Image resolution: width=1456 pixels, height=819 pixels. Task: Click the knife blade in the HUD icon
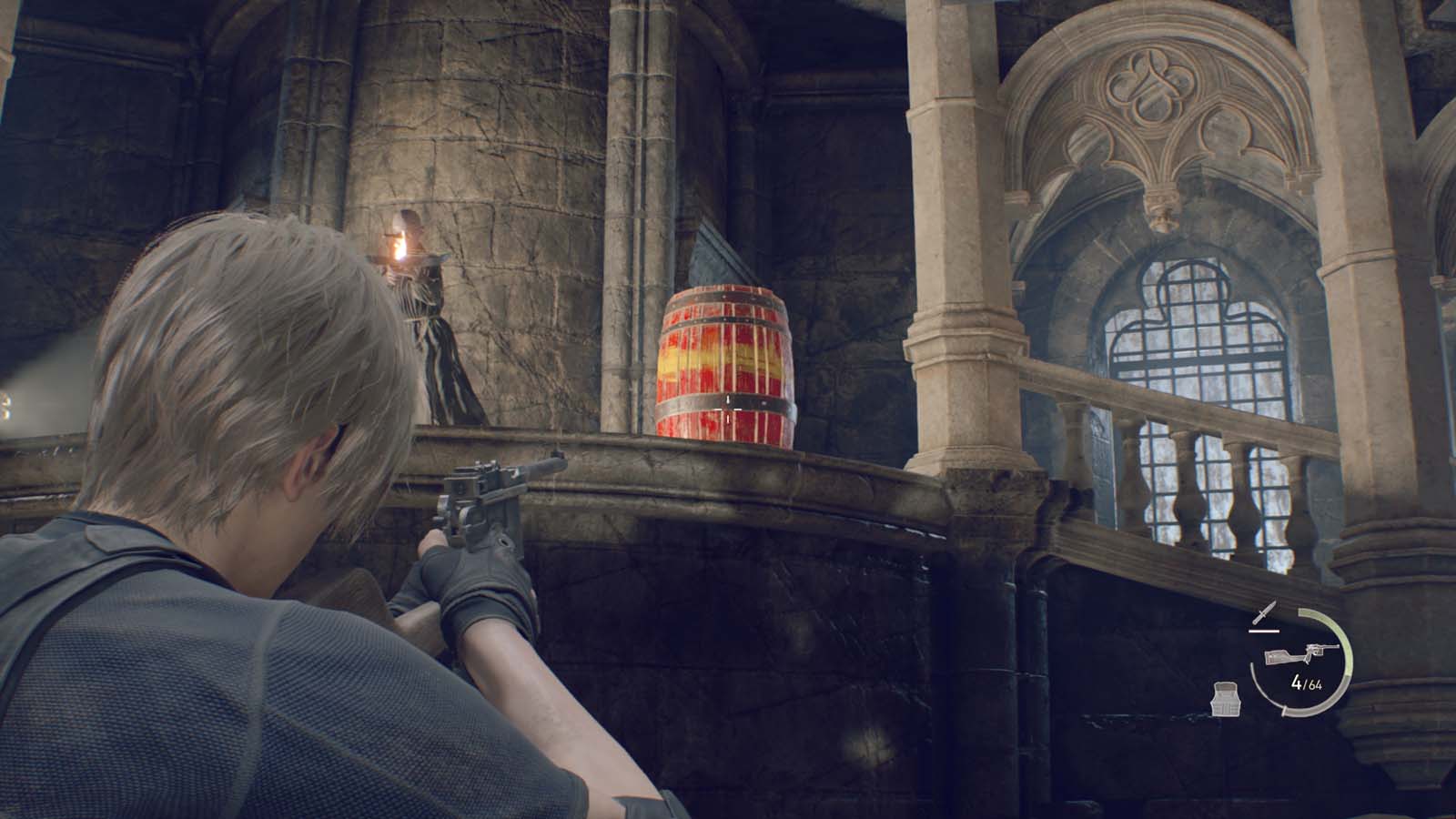(1270, 608)
